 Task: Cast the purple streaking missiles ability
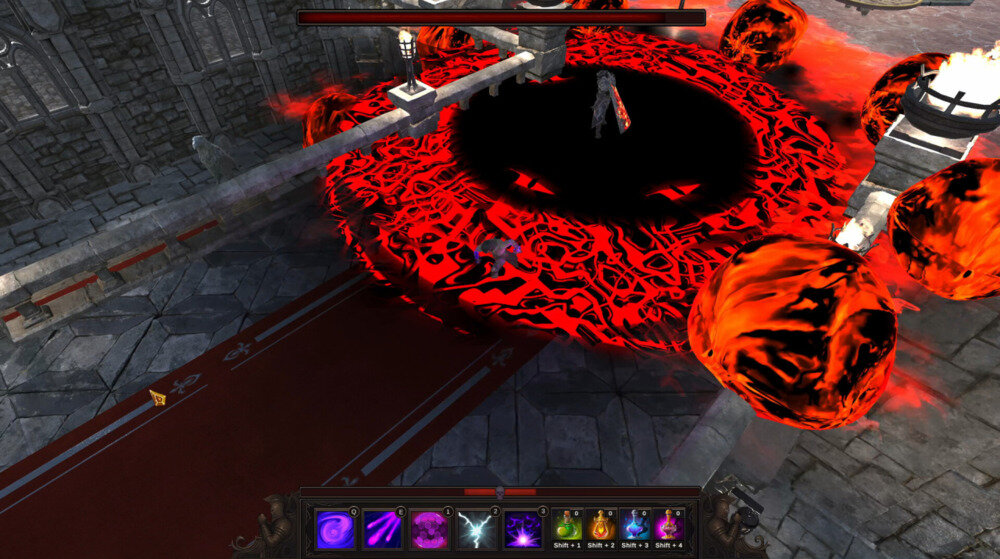pos(382,529)
